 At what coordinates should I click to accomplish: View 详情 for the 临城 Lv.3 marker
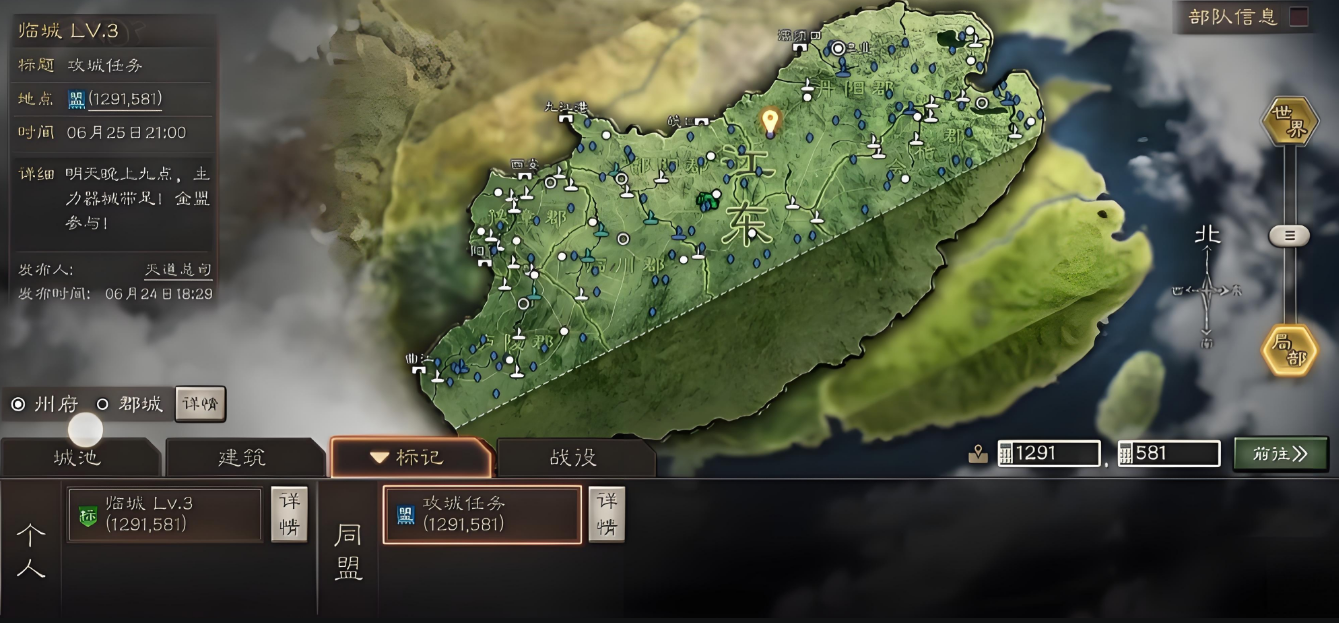(289, 514)
